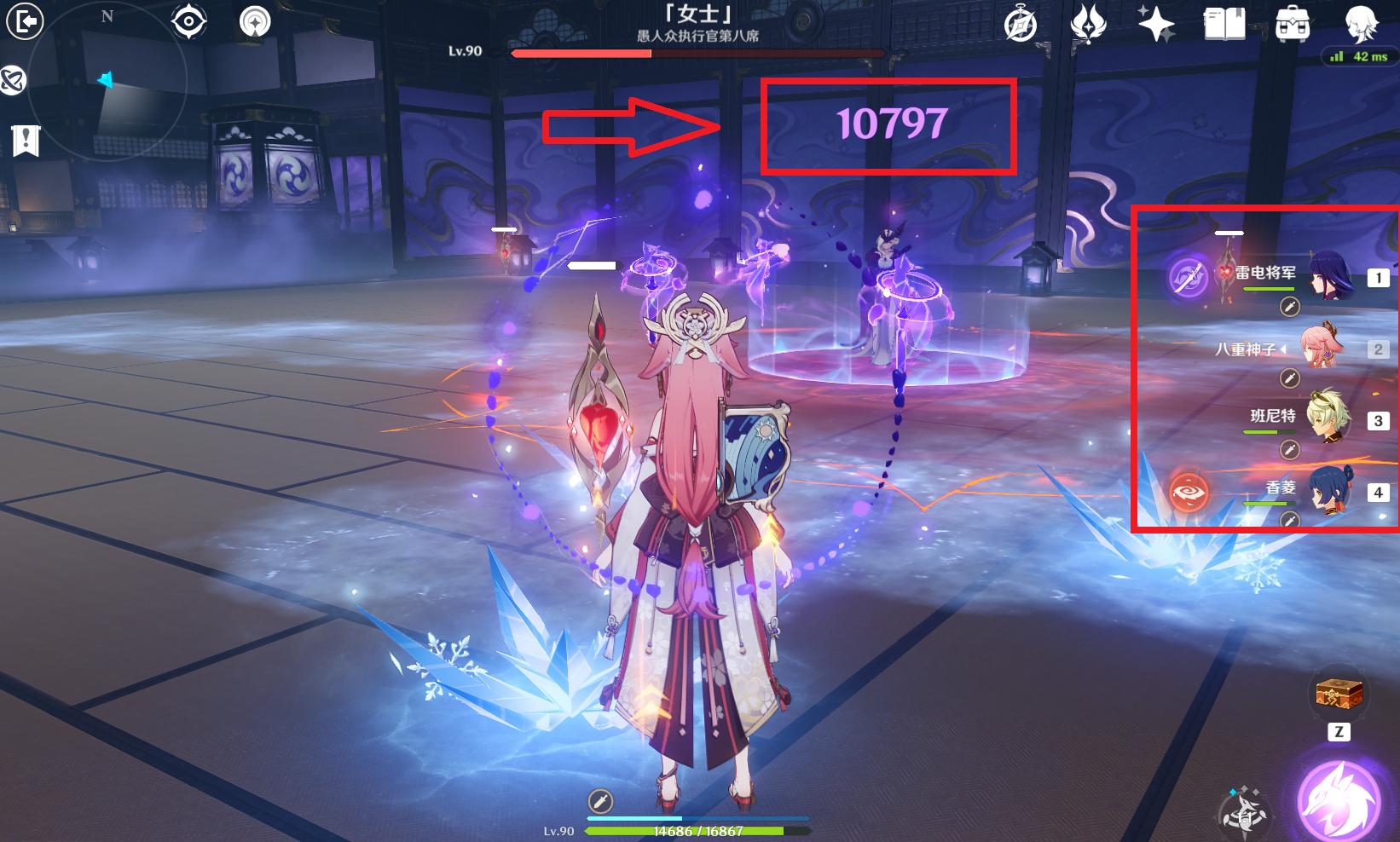This screenshot has height=842, width=1400.
Task: Leave the domain via the exit icon
Action: 25,21
